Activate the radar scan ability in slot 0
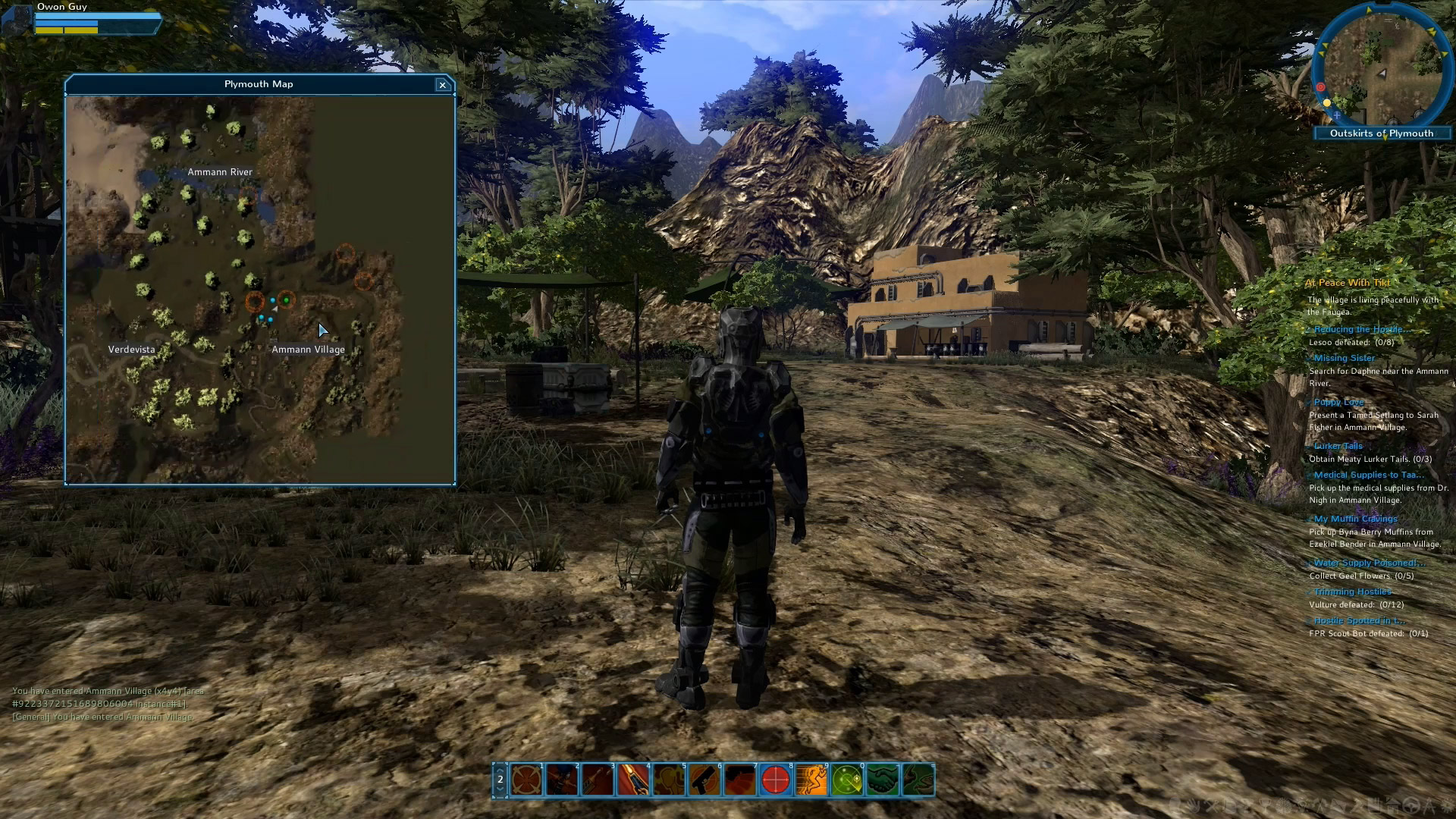Viewport: 1456px width, 819px height. tap(847, 780)
